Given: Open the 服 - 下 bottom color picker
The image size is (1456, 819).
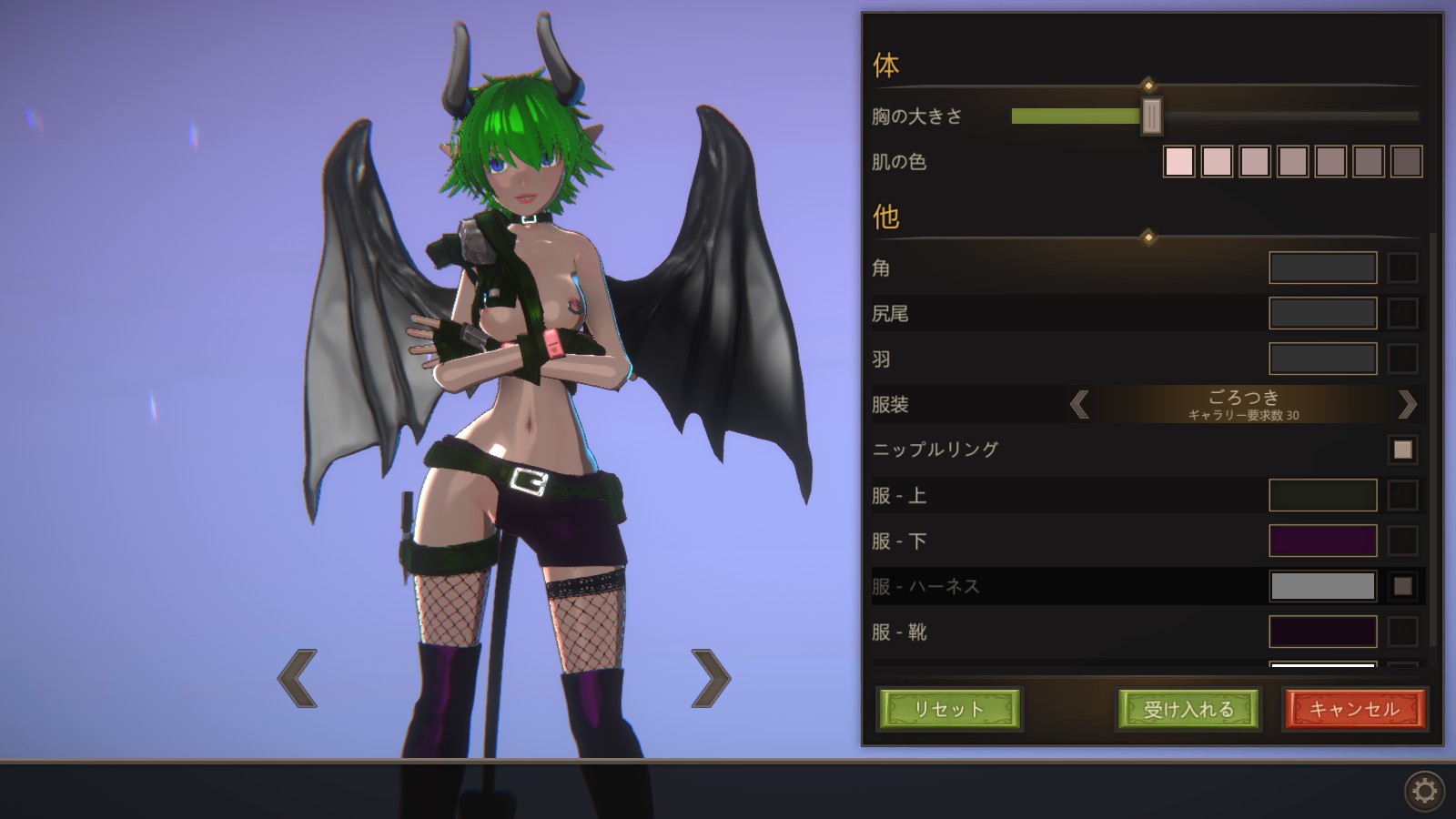Looking at the screenshot, I should (1322, 541).
